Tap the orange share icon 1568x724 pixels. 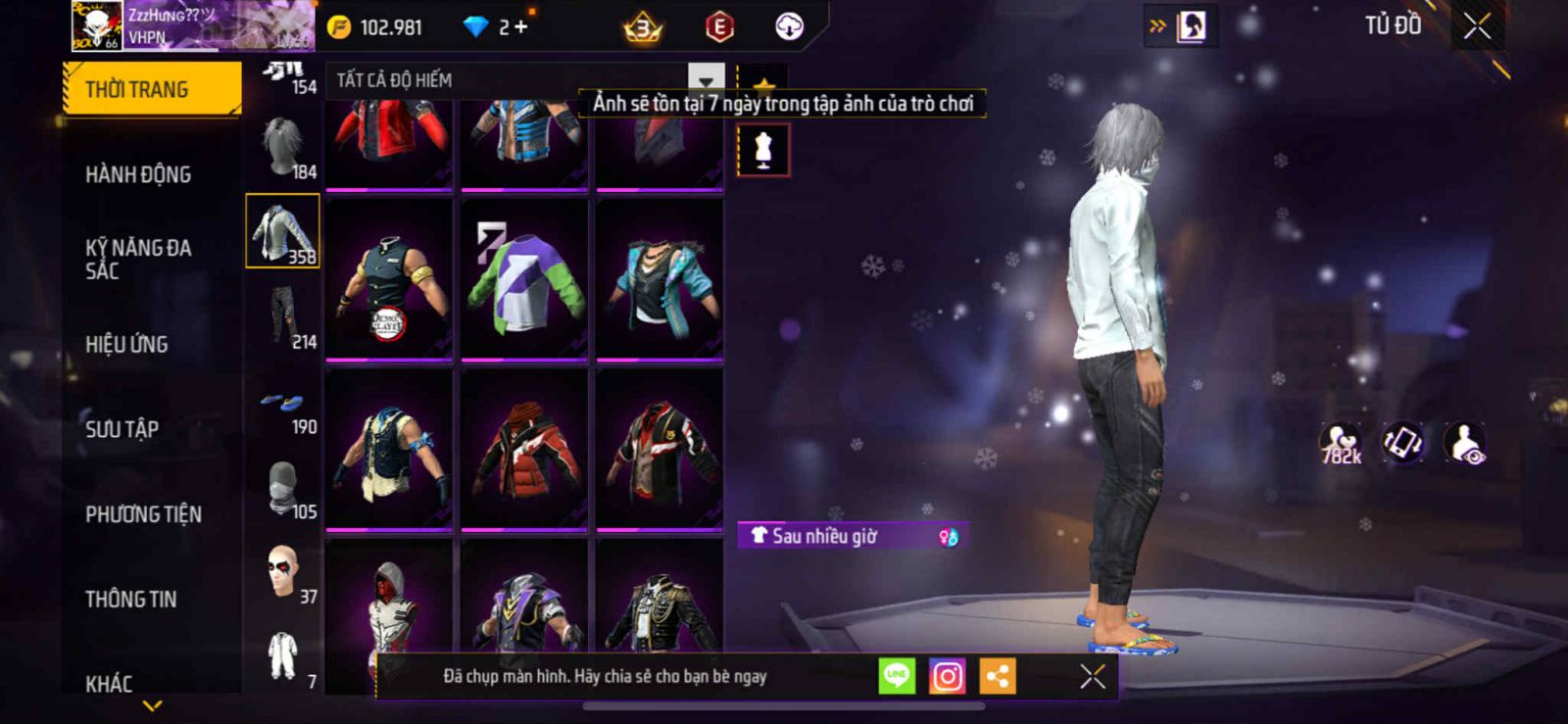(998, 676)
